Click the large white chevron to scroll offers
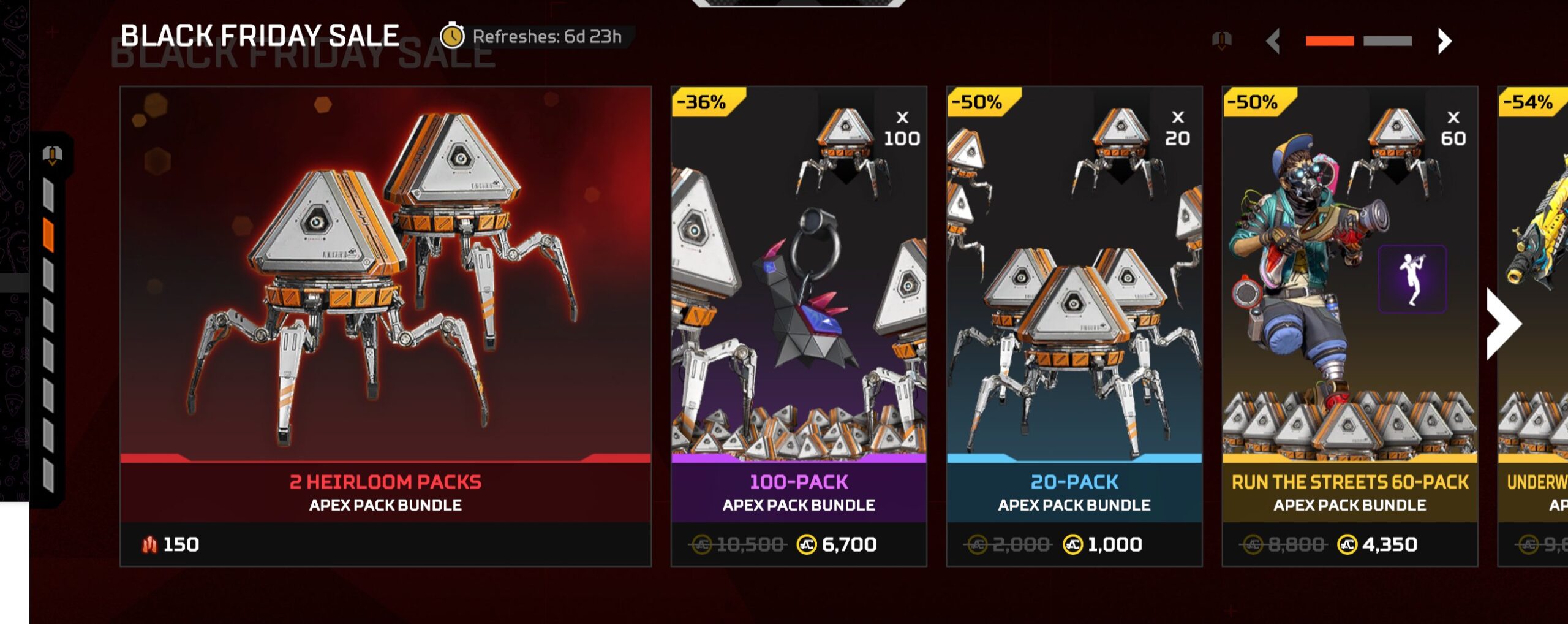 [1503, 324]
